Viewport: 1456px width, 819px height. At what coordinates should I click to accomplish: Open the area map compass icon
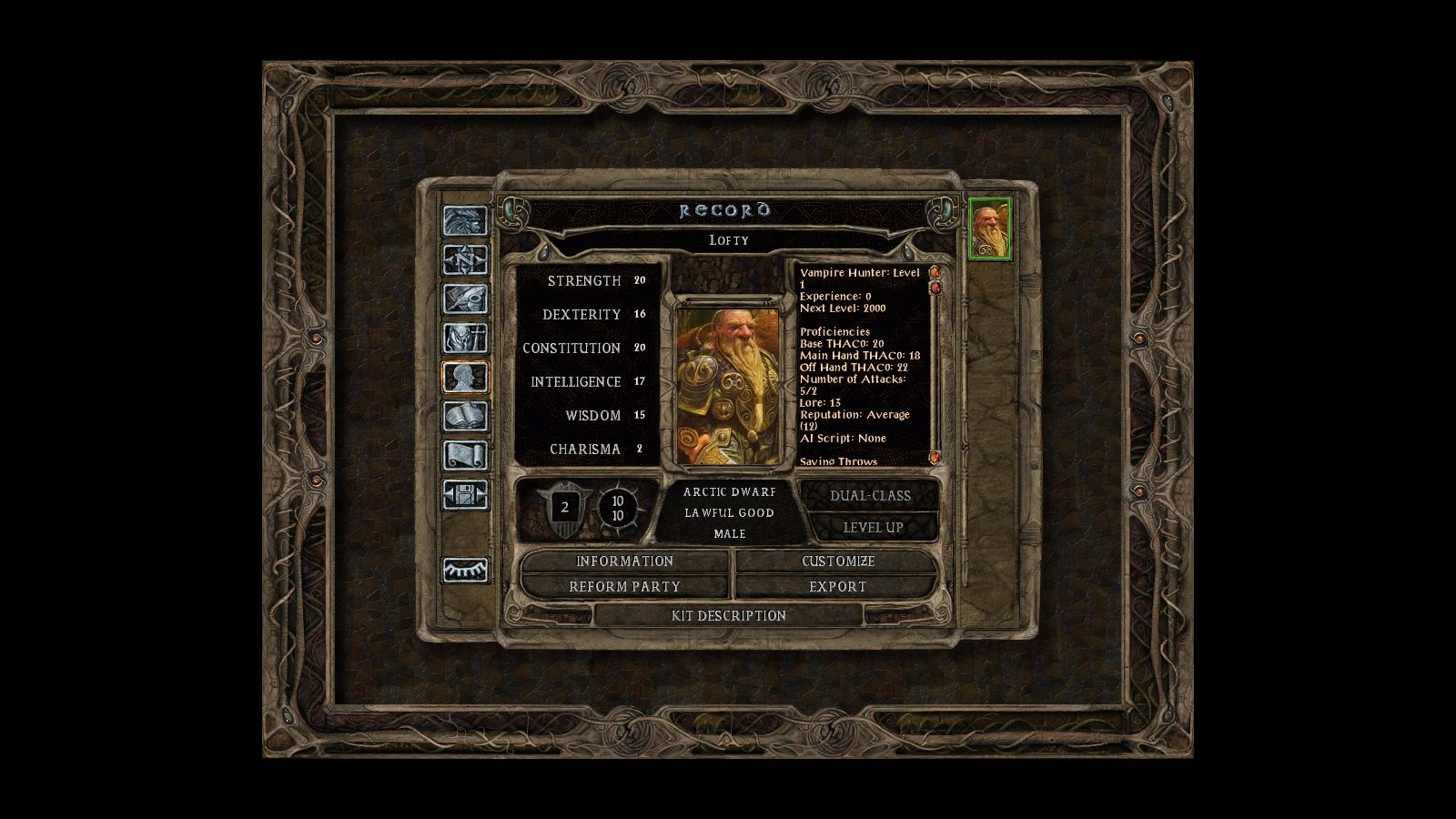pos(465,260)
